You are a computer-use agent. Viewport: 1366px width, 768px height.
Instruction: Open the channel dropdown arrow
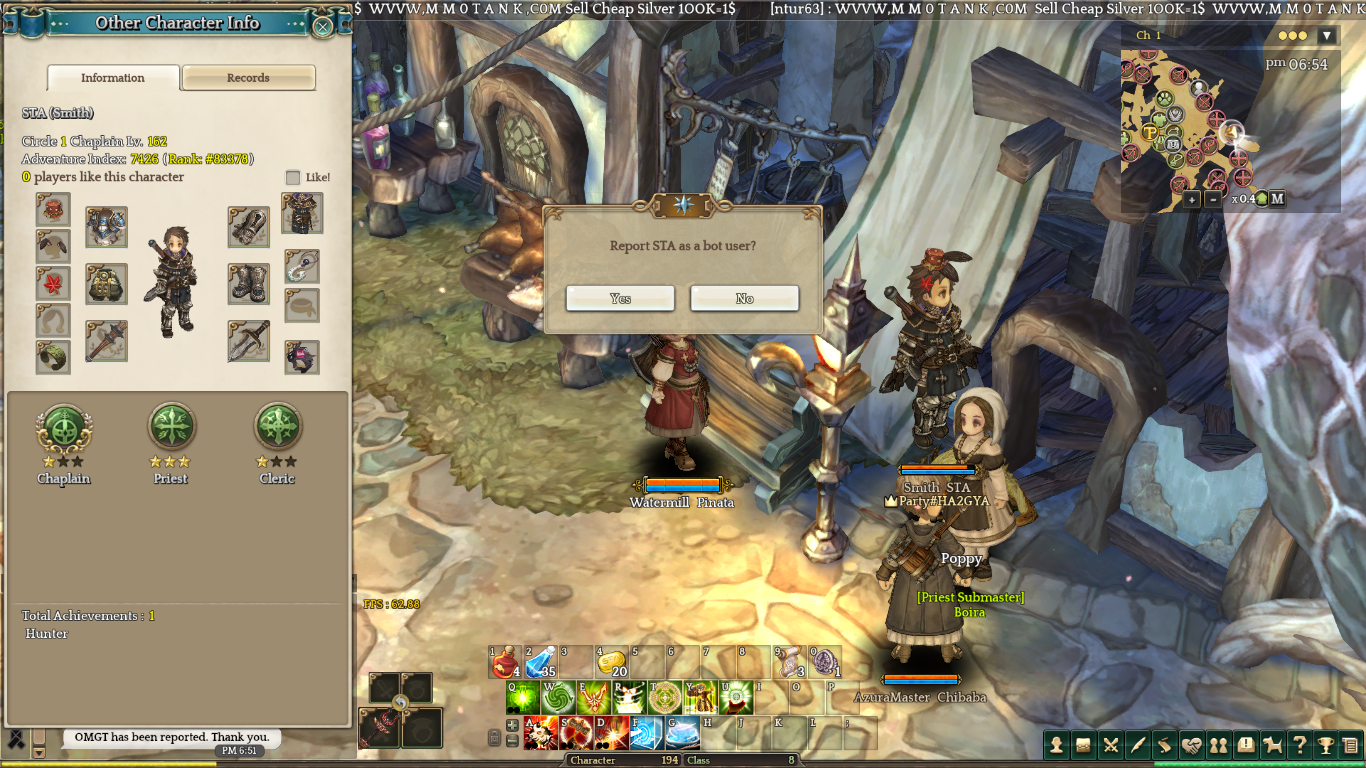pyautogui.click(x=1327, y=36)
